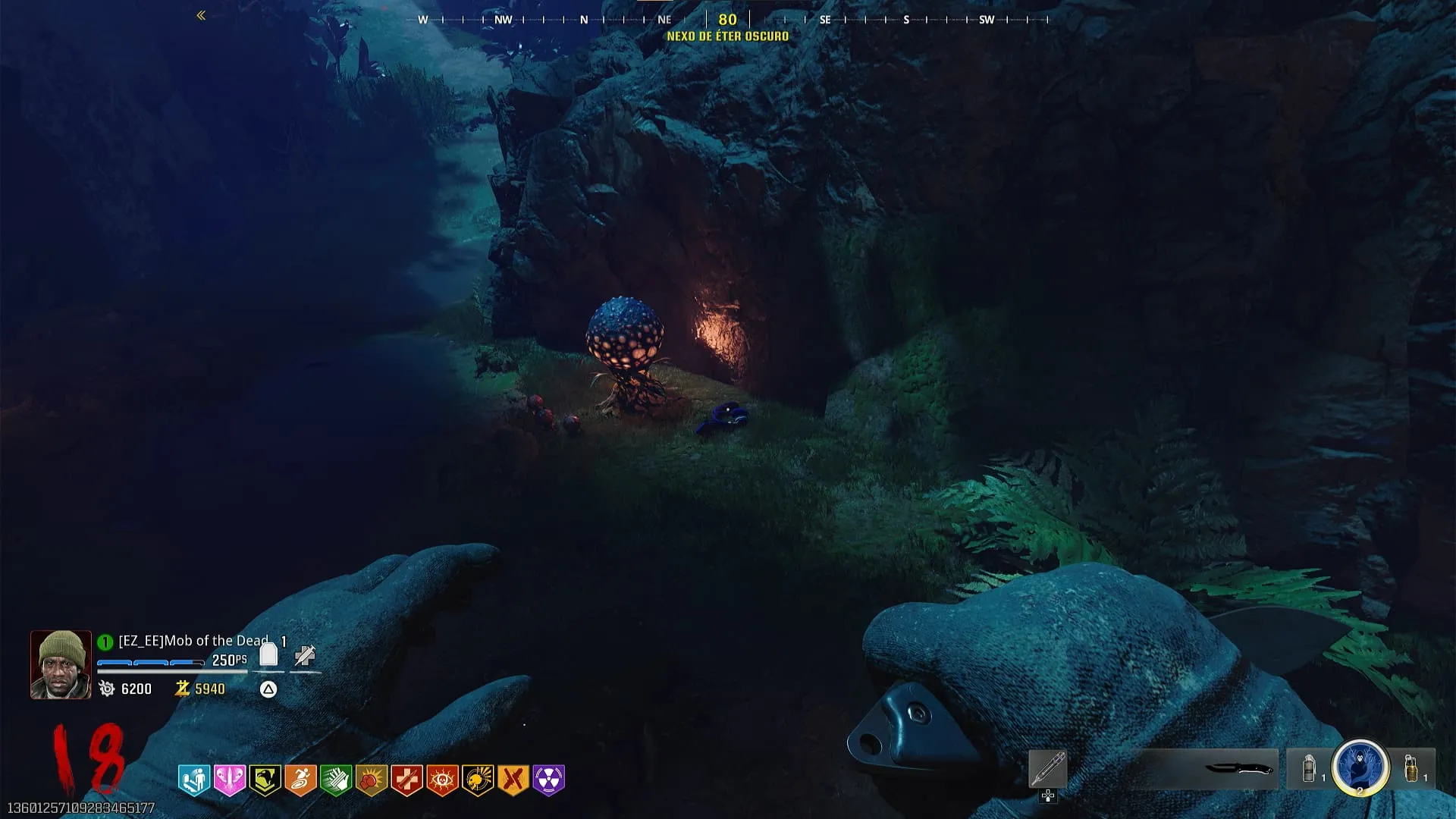Viewport: 1456px width, 819px height.
Task: Click the pink rocket and skulls perk
Action: [x=230, y=780]
